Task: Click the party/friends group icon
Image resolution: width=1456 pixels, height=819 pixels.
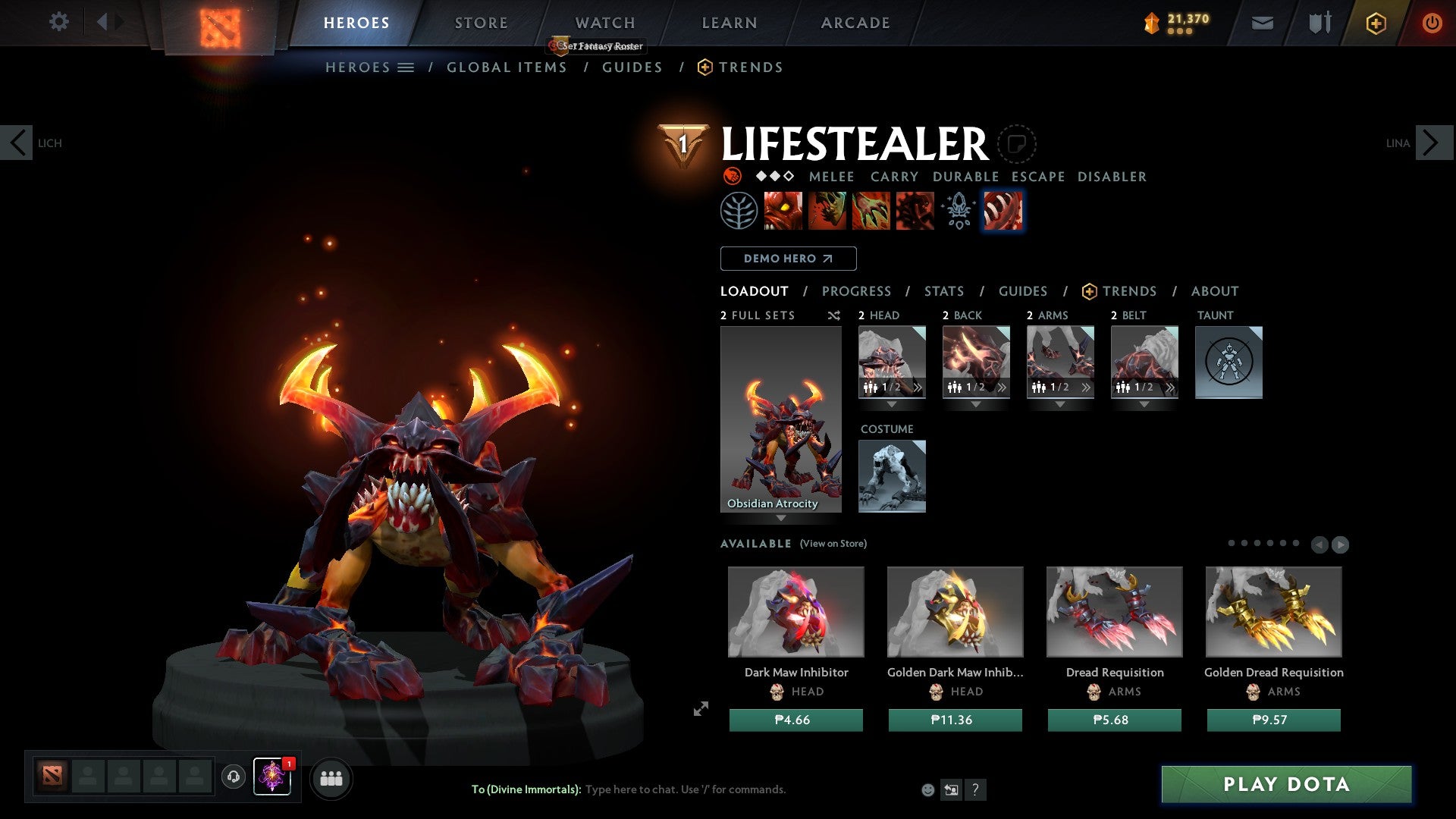Action: [x=331, y=778]
